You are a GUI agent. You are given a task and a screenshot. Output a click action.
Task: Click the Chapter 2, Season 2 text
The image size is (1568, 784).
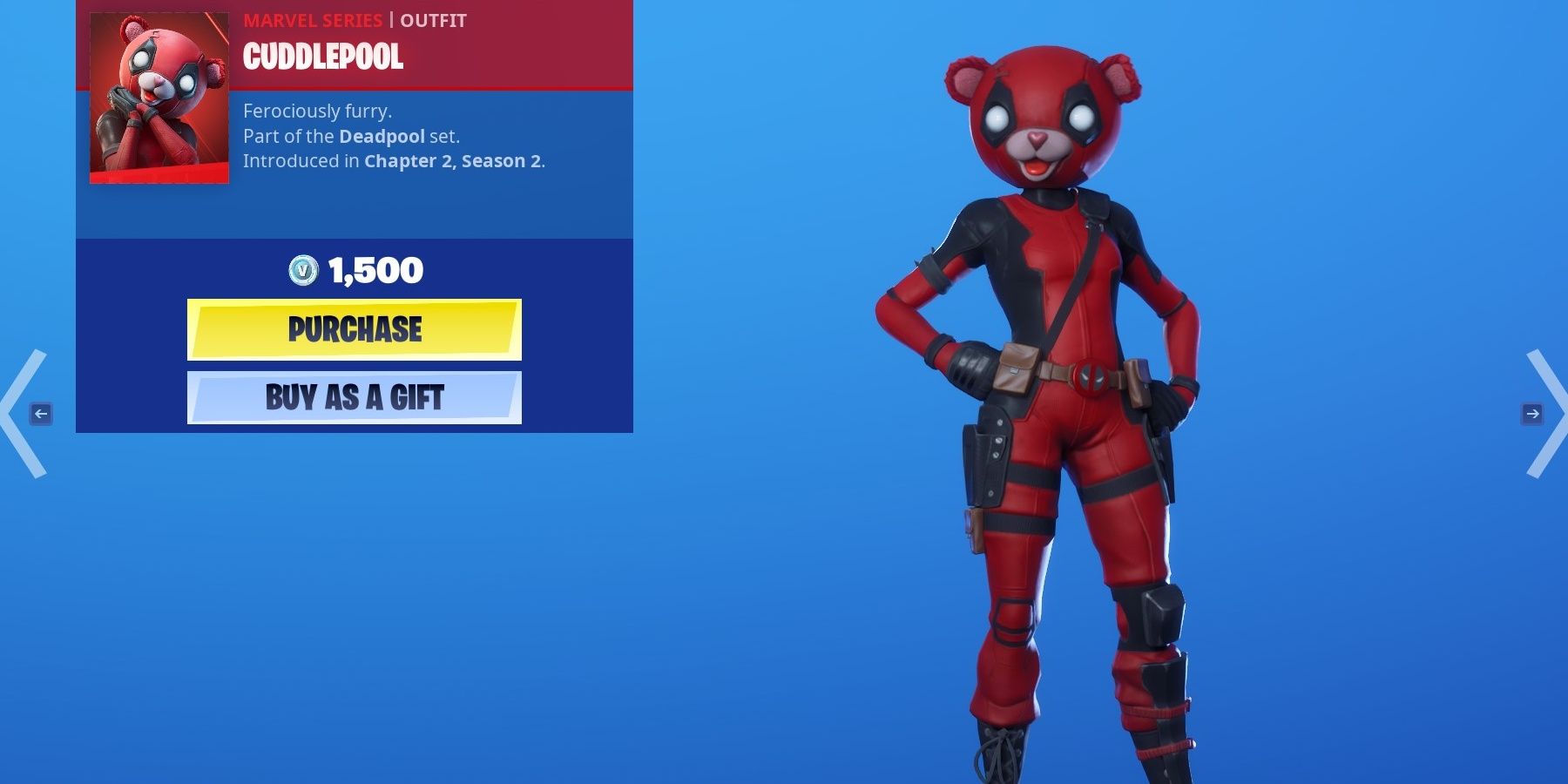click(x=454, y=162)
